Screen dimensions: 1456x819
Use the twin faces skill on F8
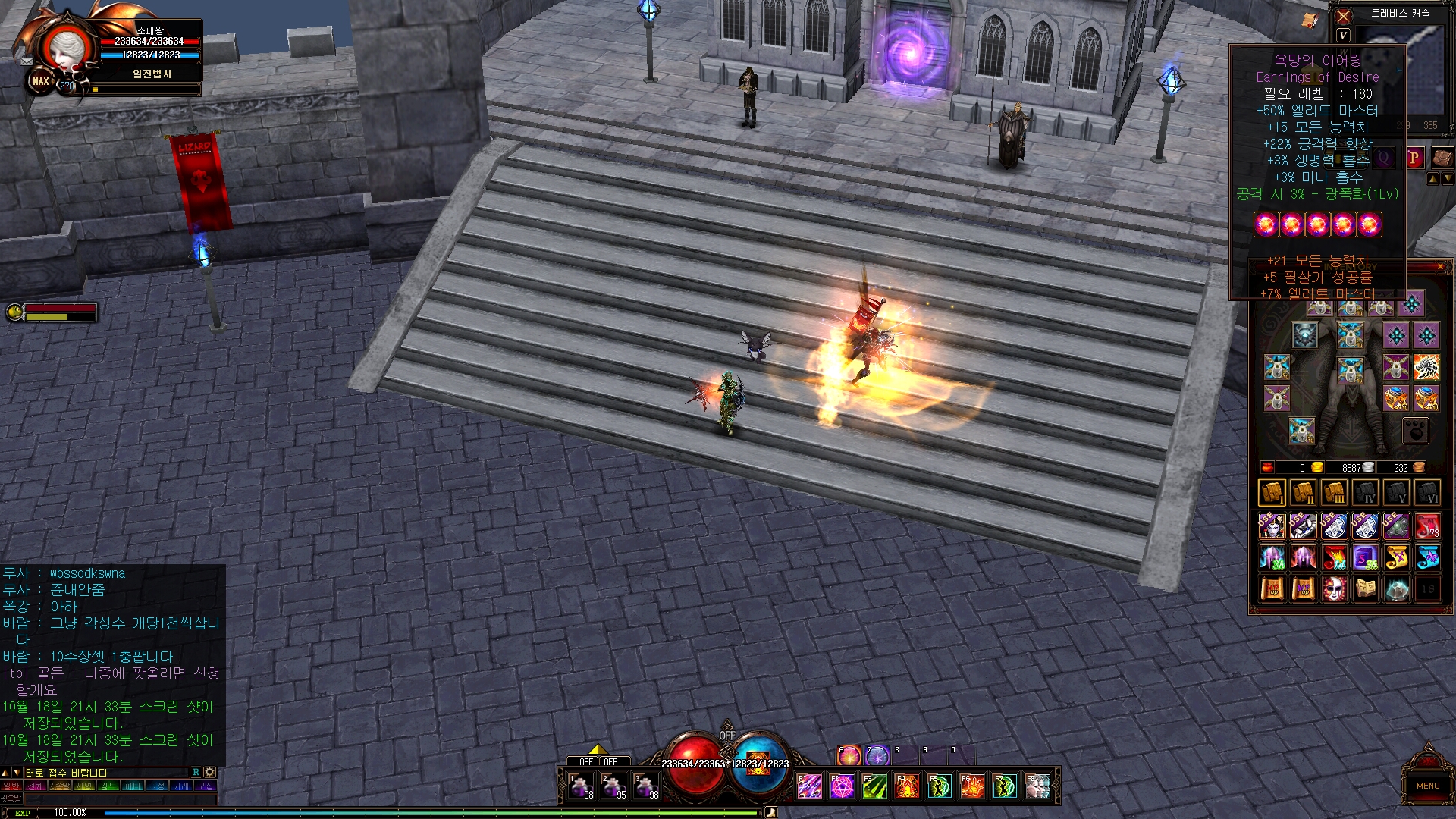click(x=1037, y=786)
